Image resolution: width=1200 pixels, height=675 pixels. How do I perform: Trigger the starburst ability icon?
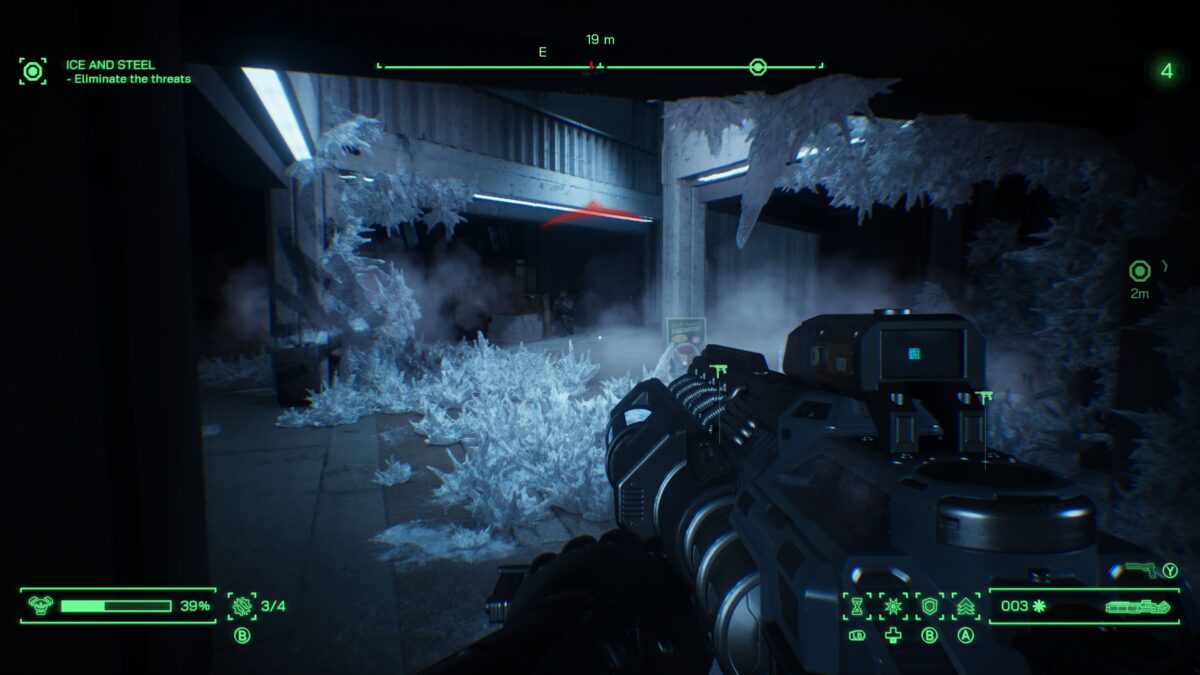click(x=892, y=605)
